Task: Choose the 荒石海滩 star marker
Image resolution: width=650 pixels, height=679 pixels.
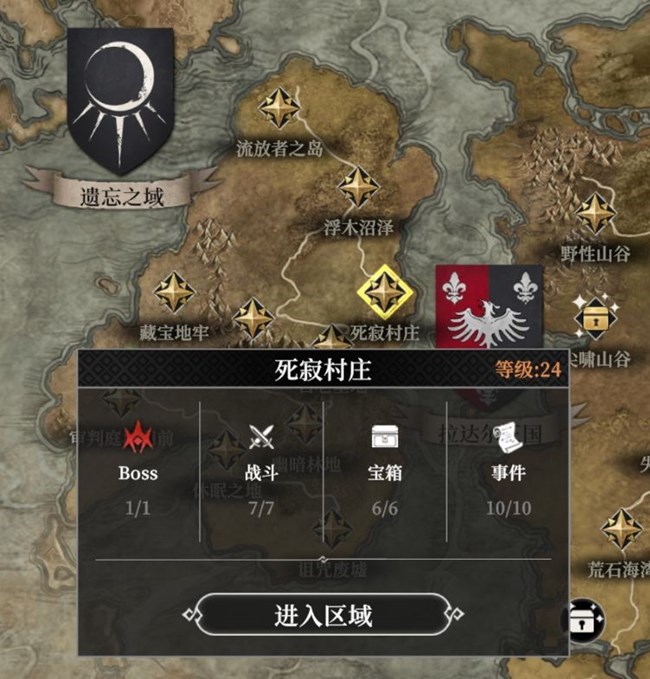Action: [622, 528]
